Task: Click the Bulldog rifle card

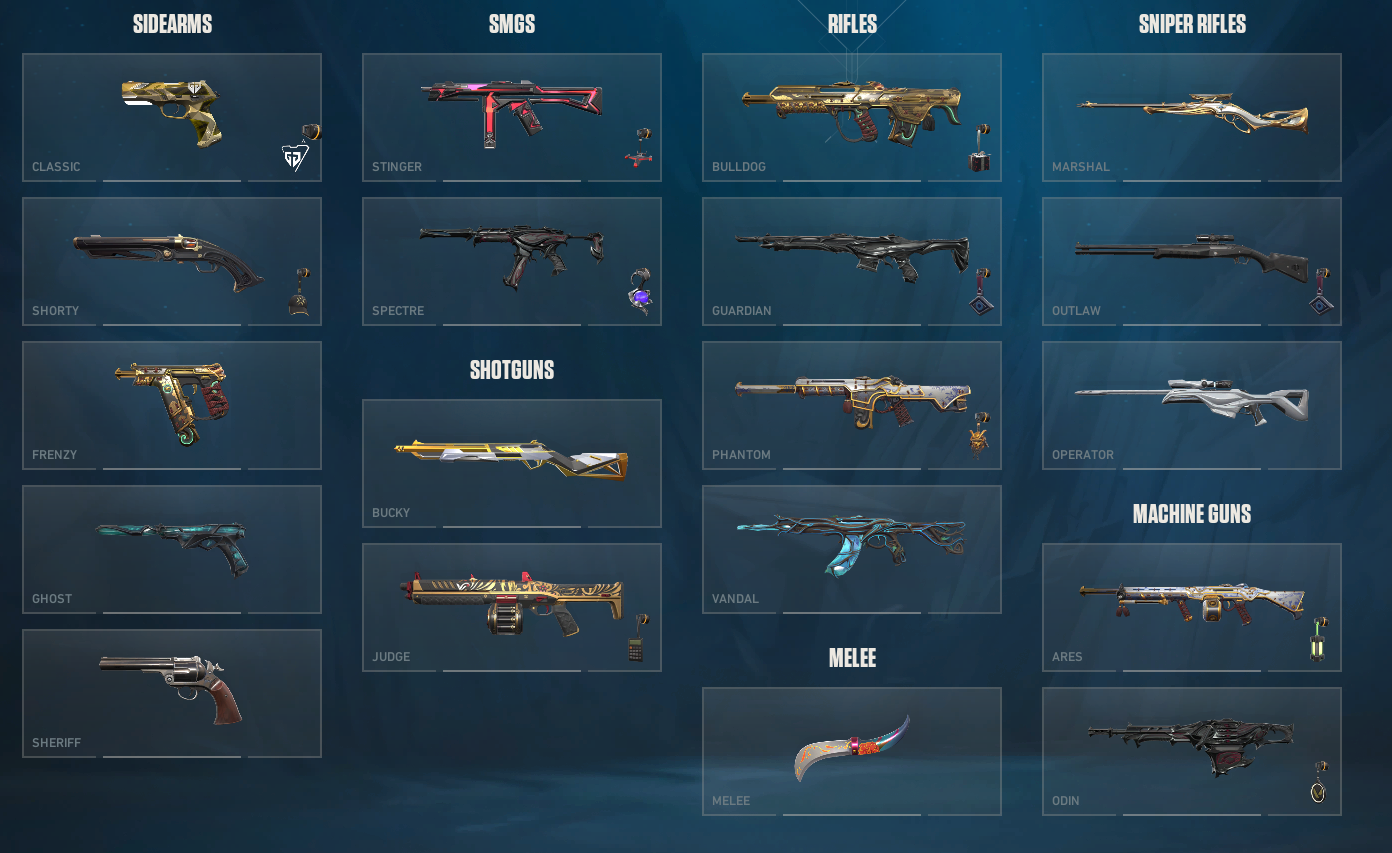Action: pyautogui.click(x=852, y=117)
